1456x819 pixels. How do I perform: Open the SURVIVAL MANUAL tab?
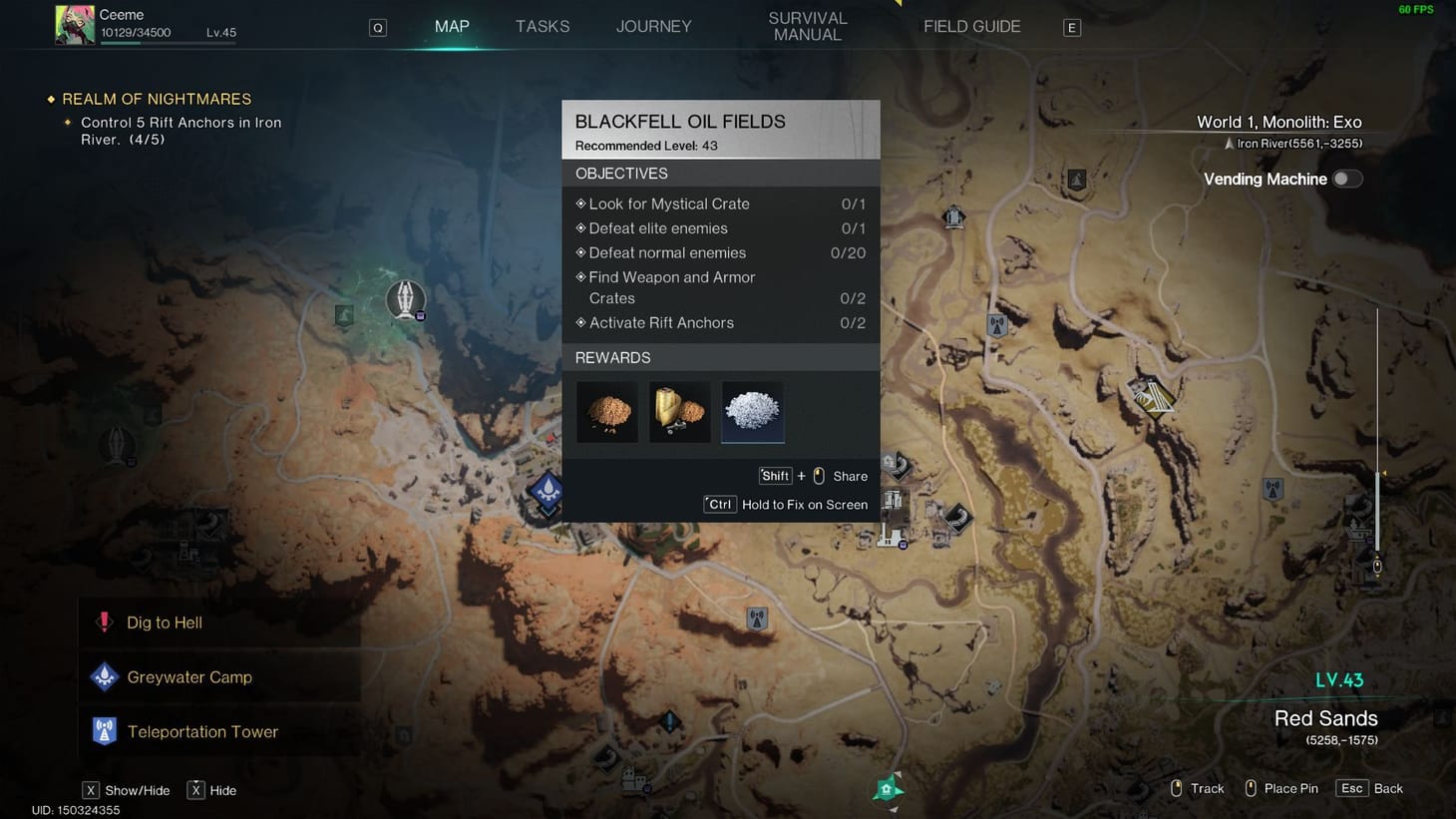click(x=808, y=26)
